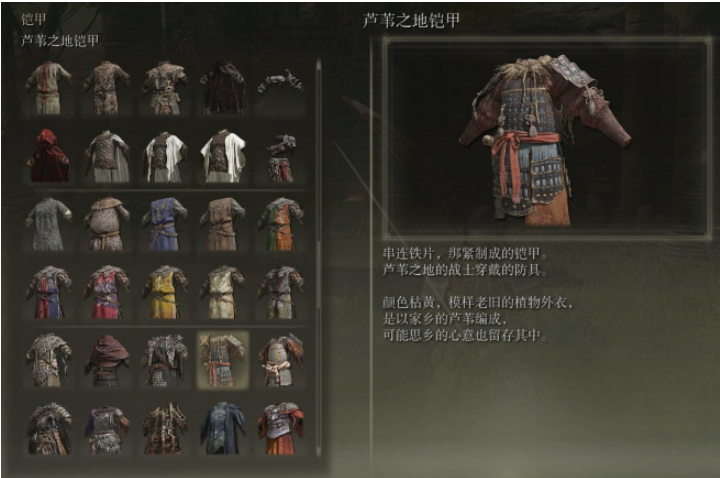Screen dimensions: 720x478
Task: Select the pale cream surcoat armor
Action: tap(222, 291)
